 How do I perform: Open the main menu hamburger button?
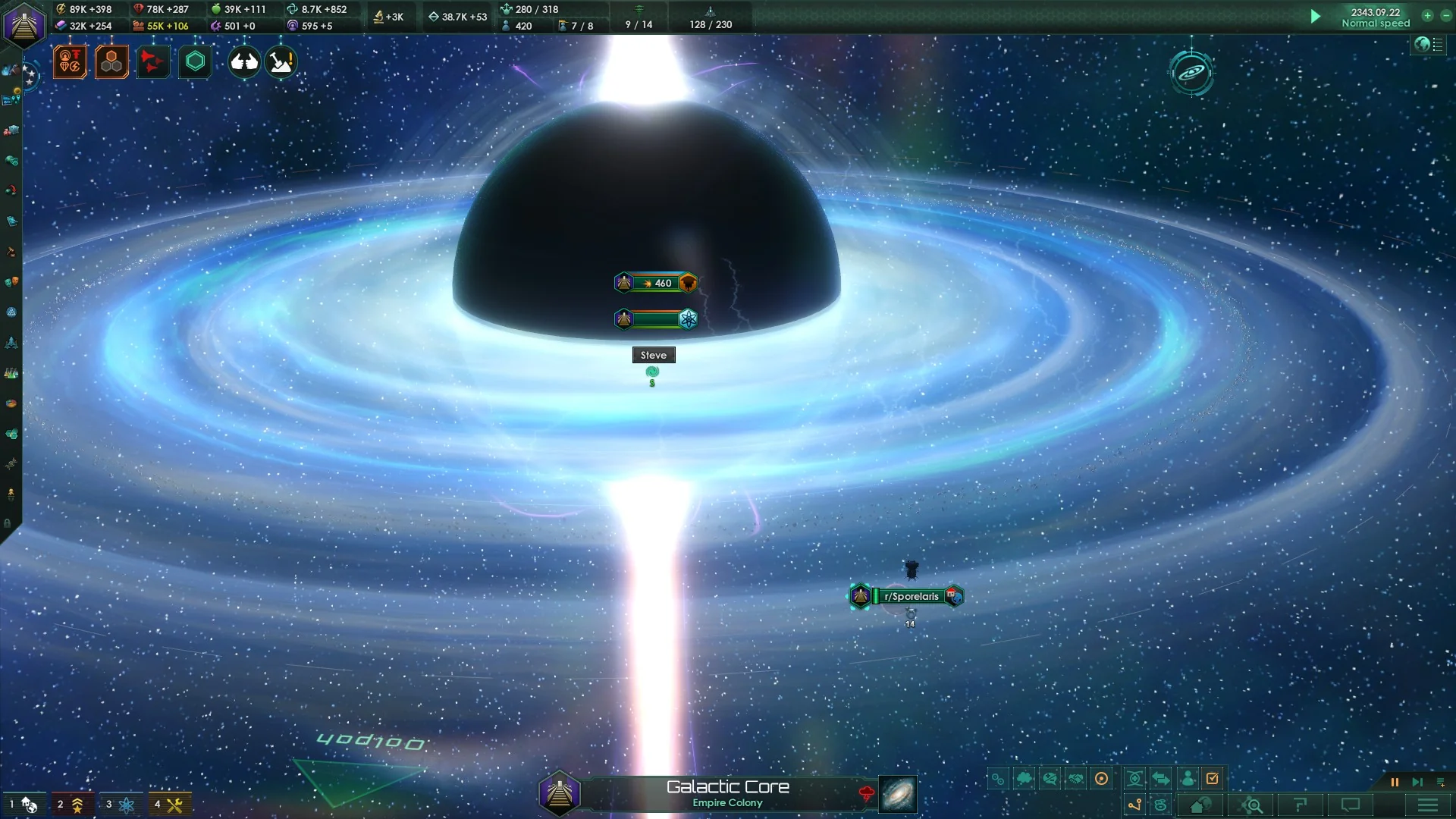click(x=1427, y=805)
